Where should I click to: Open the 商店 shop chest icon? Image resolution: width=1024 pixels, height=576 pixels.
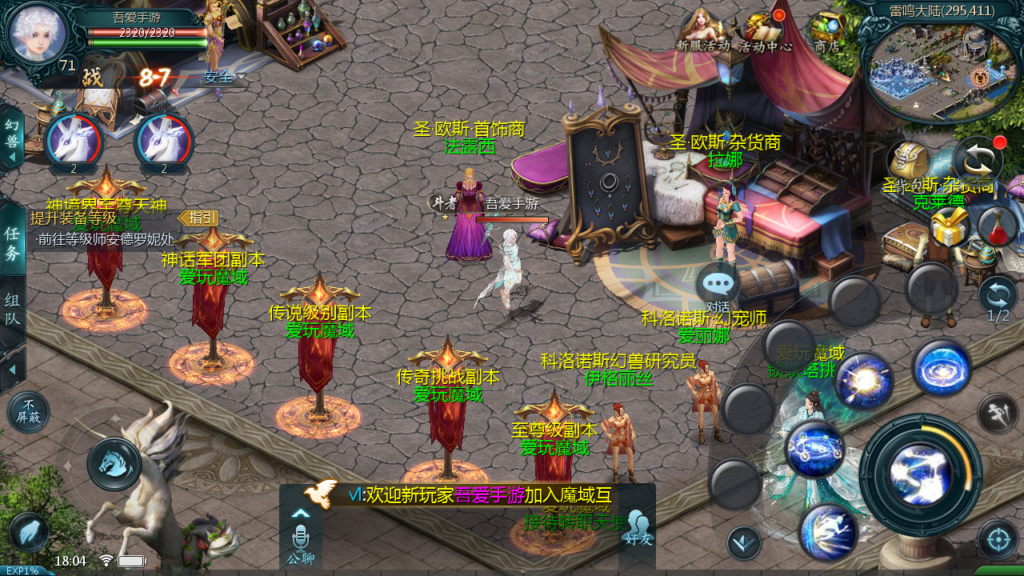(826, 30)
